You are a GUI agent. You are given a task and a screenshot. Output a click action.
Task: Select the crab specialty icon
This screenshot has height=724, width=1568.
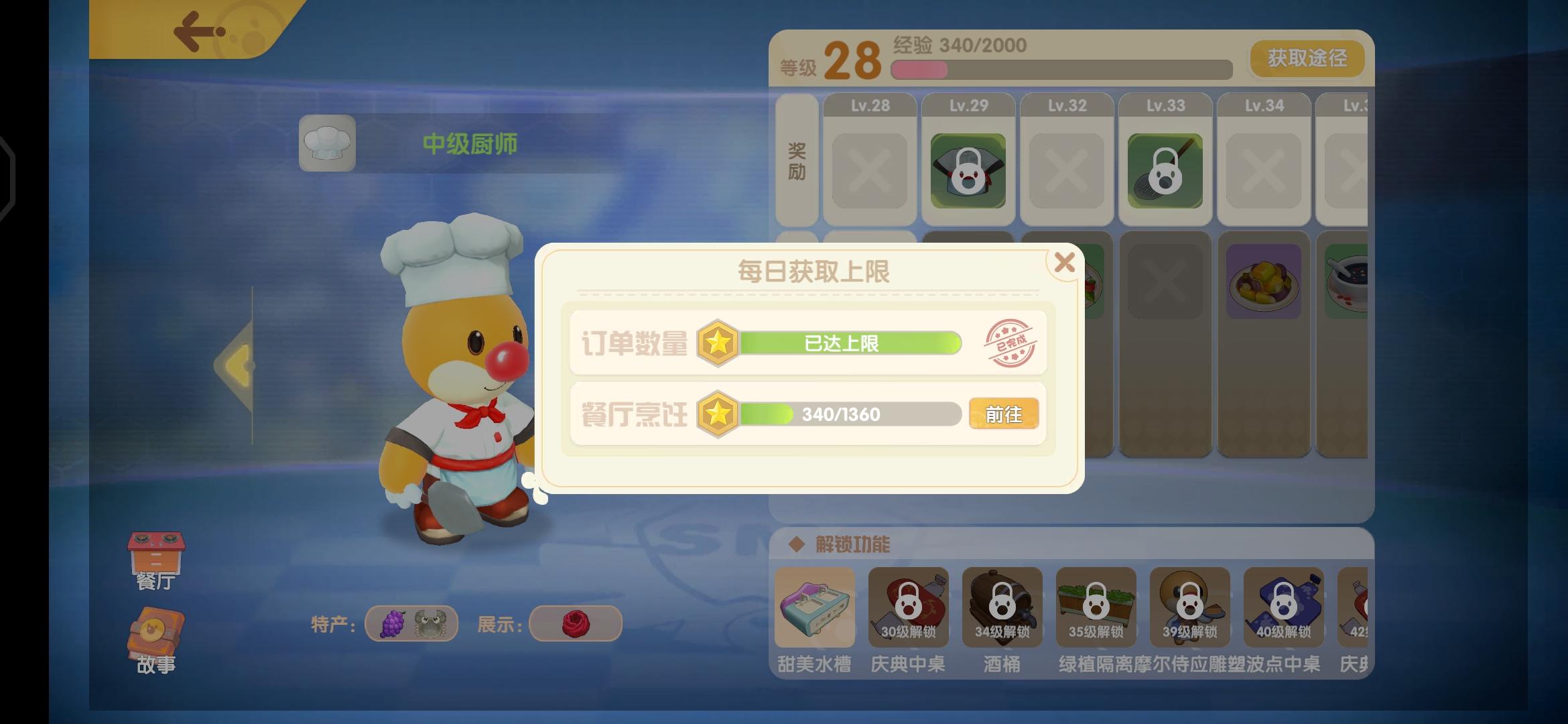coord(432,623)
